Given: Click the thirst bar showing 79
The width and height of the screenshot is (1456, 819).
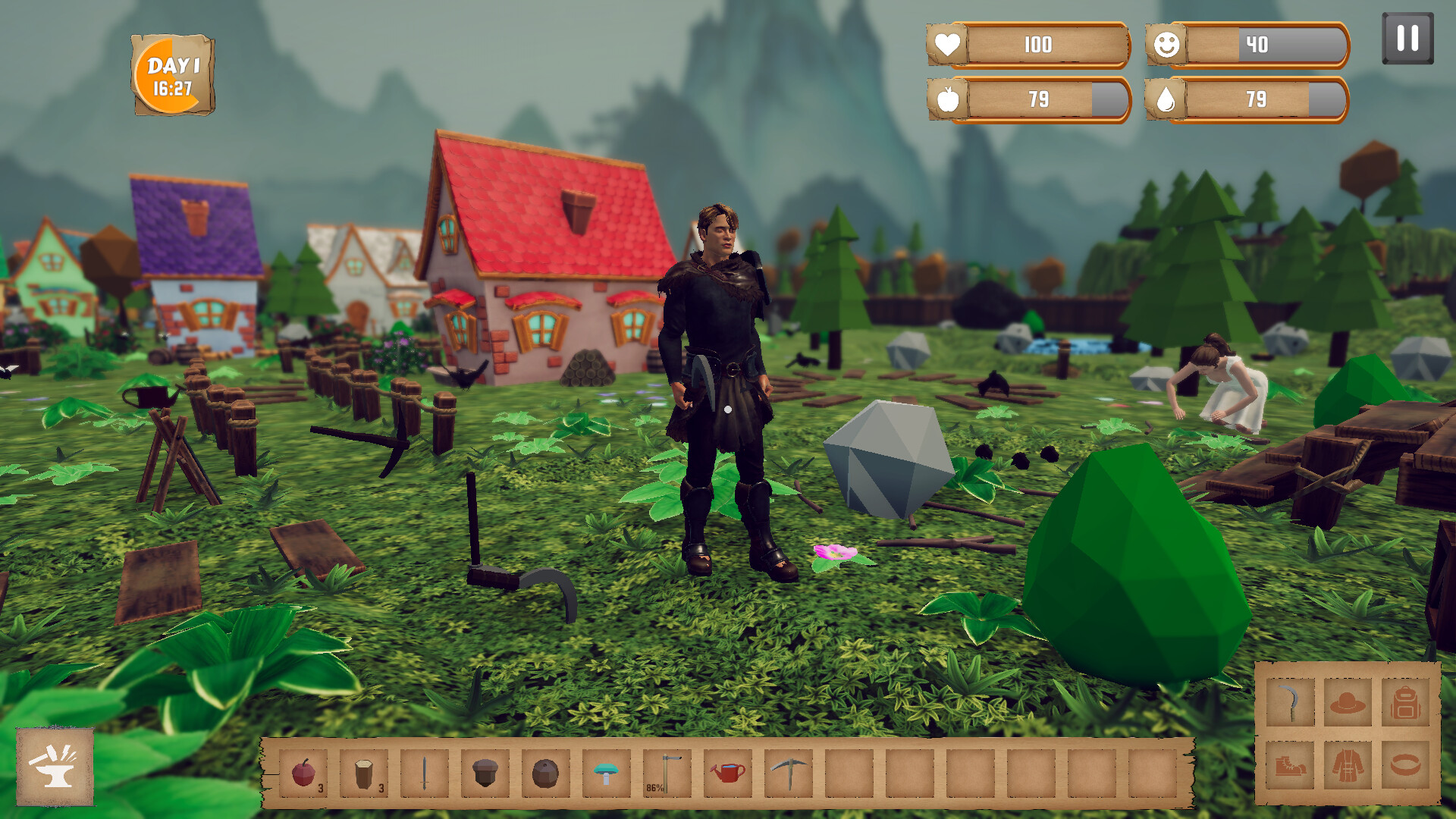Looking at the screenshot, I should pos(1246,99).
